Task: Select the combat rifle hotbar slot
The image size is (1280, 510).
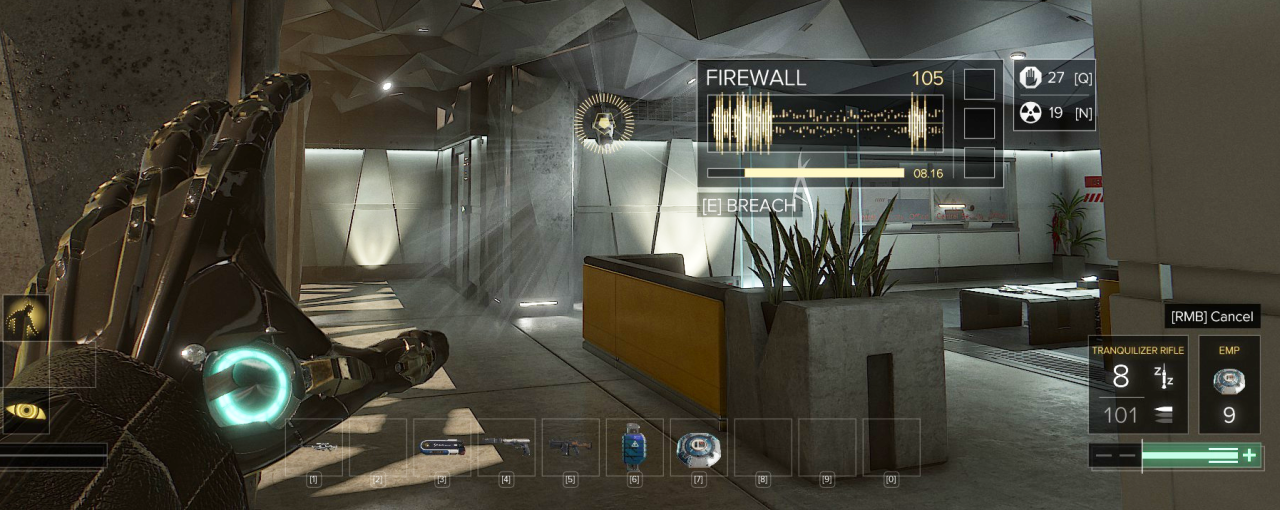Action: pyautogui.click(x=570, y=447)
